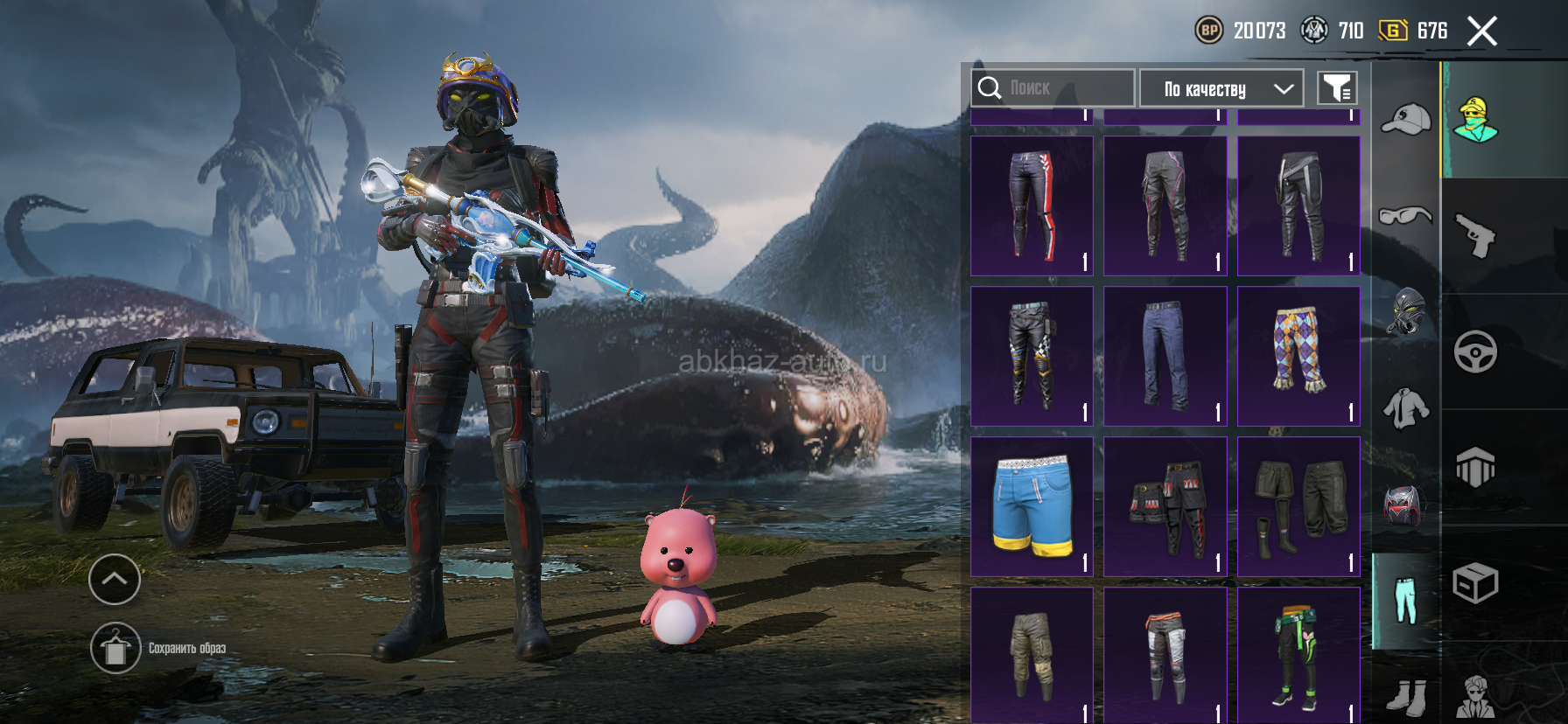Select the black shorts with boots set
The height and width of the screenshot is (724, 1568).
[1299, 506]
